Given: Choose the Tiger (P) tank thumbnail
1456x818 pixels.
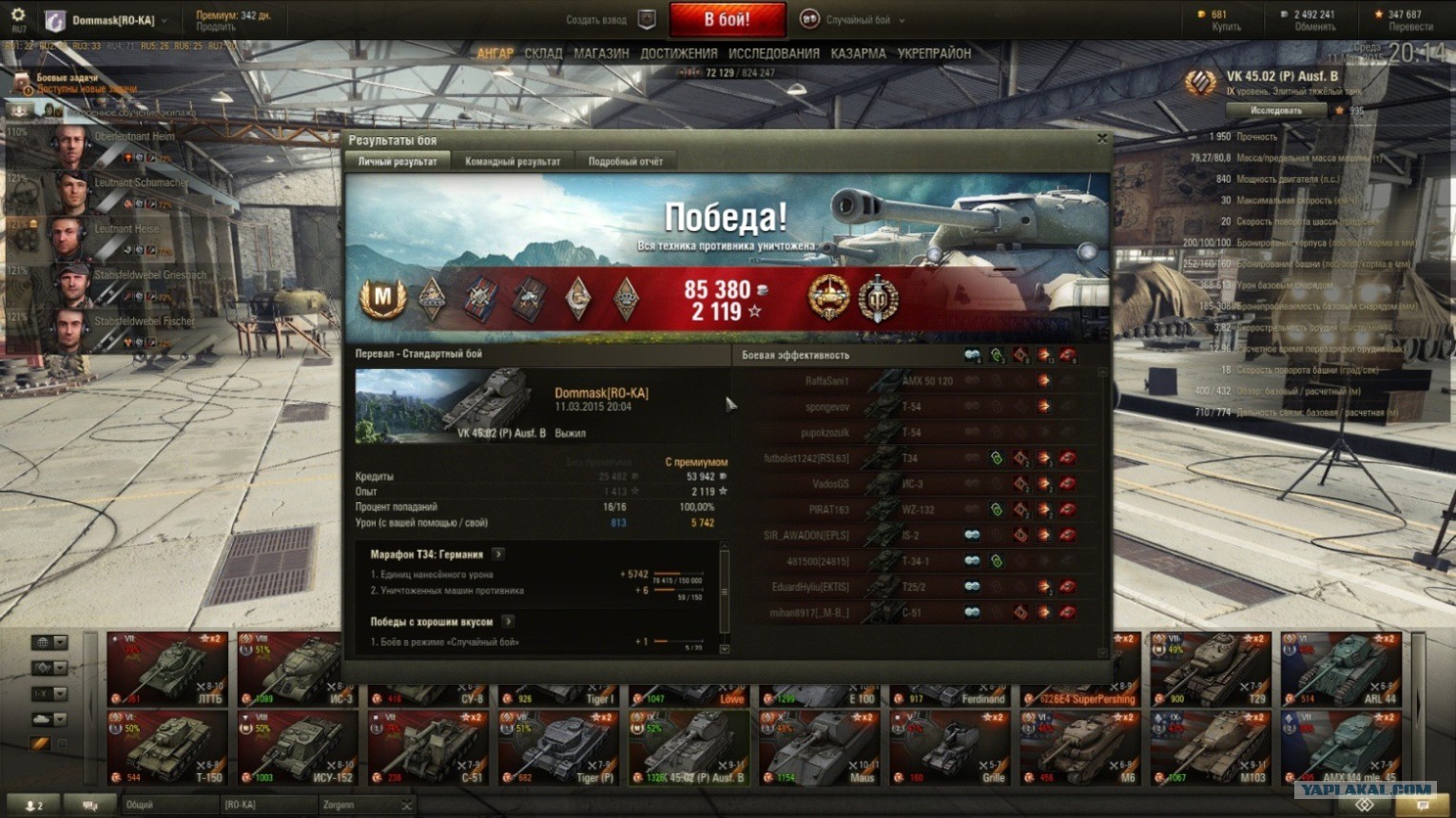Looking at the screenshot, I should tap(558, 750).
